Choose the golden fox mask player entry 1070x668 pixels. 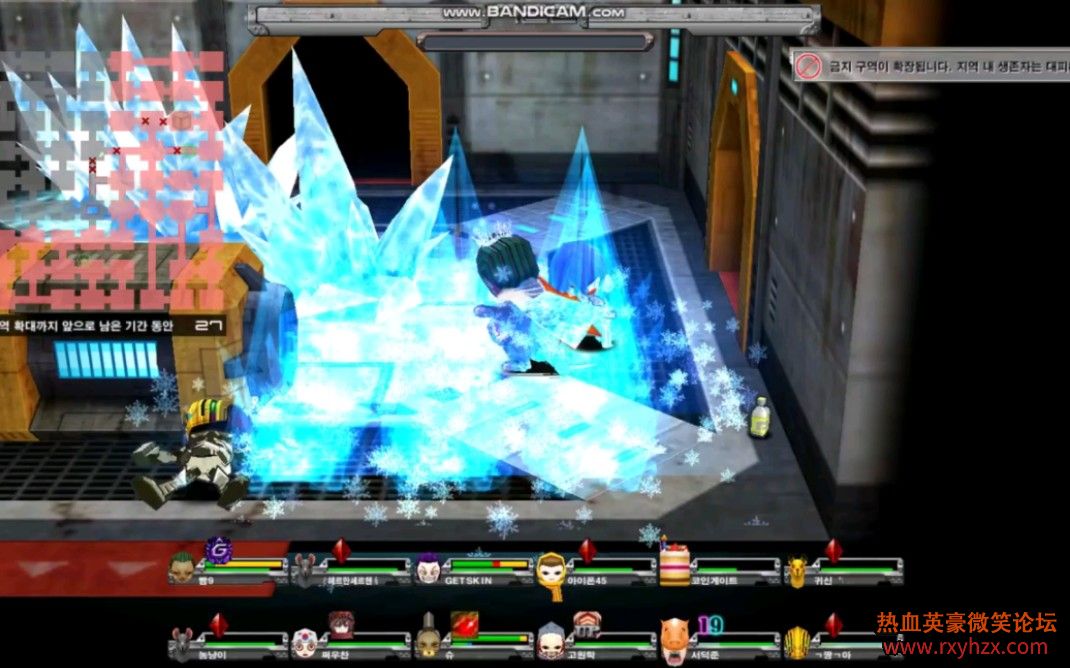pyautogui.click(x=796, y=571)
